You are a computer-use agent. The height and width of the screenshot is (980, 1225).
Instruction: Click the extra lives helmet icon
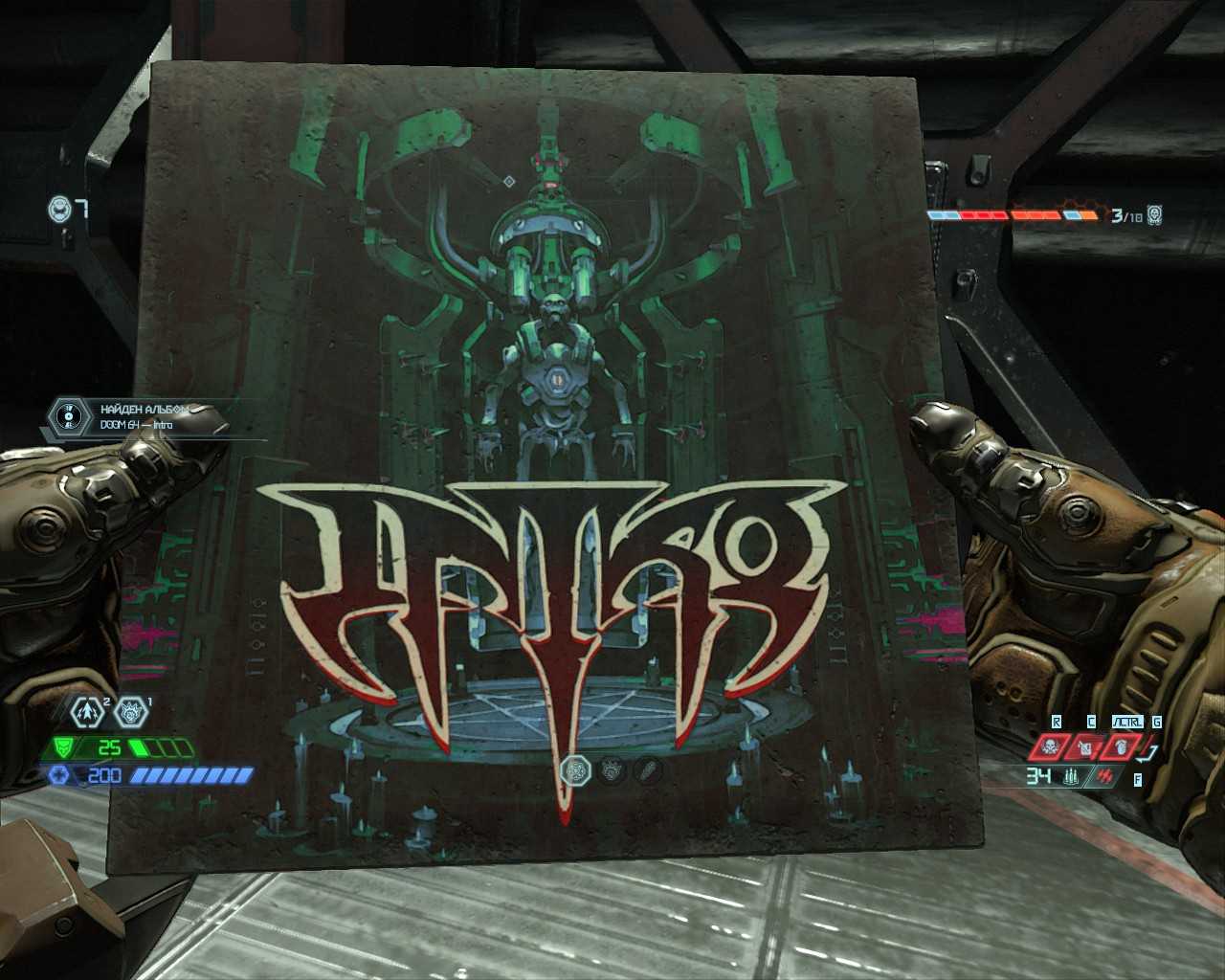pyautogui.click(x=59, y=209)
